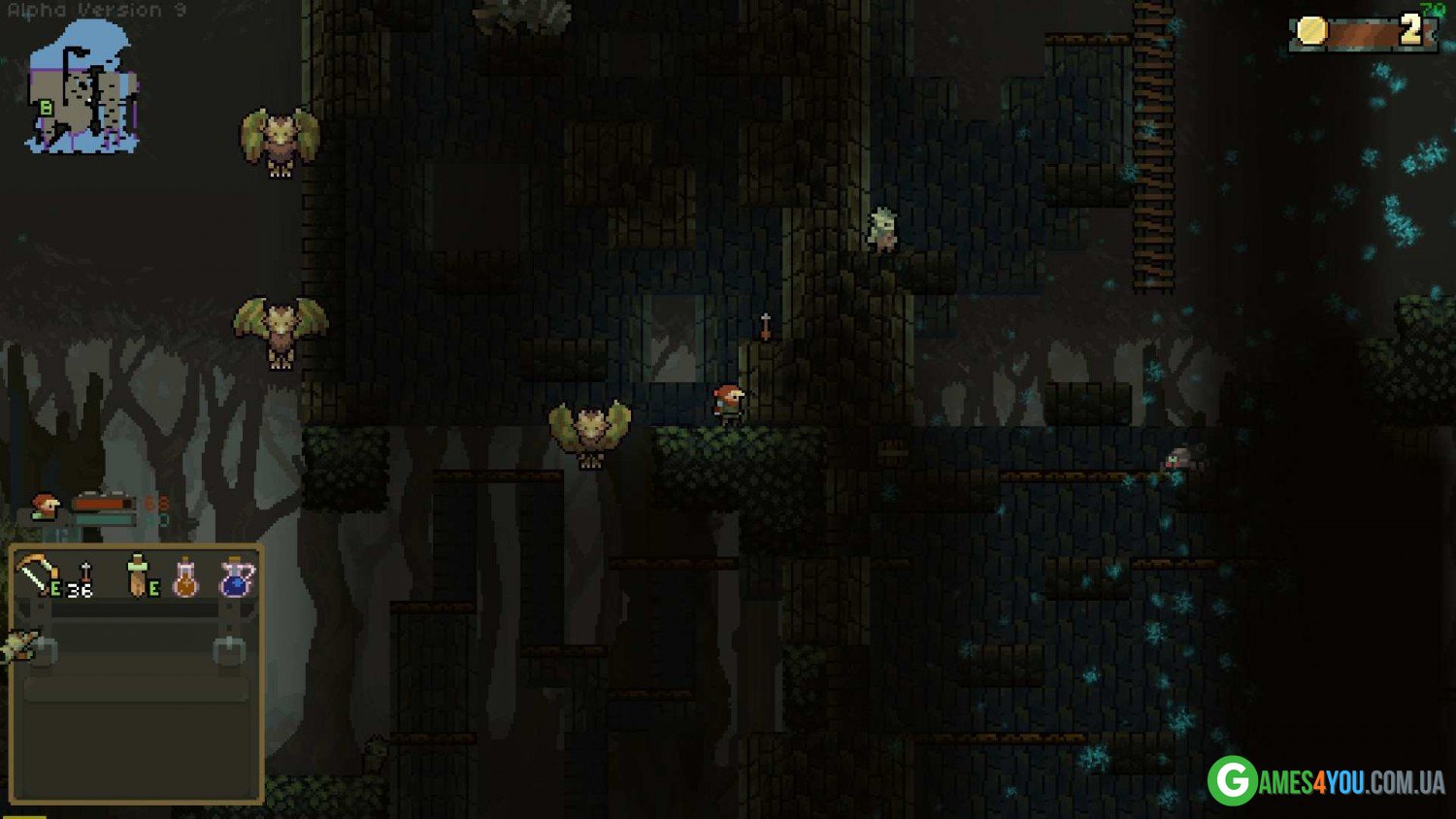Open the Games4You.com.ua watermark link
Screen dimensions: 1456x819
pos(1326,780)
